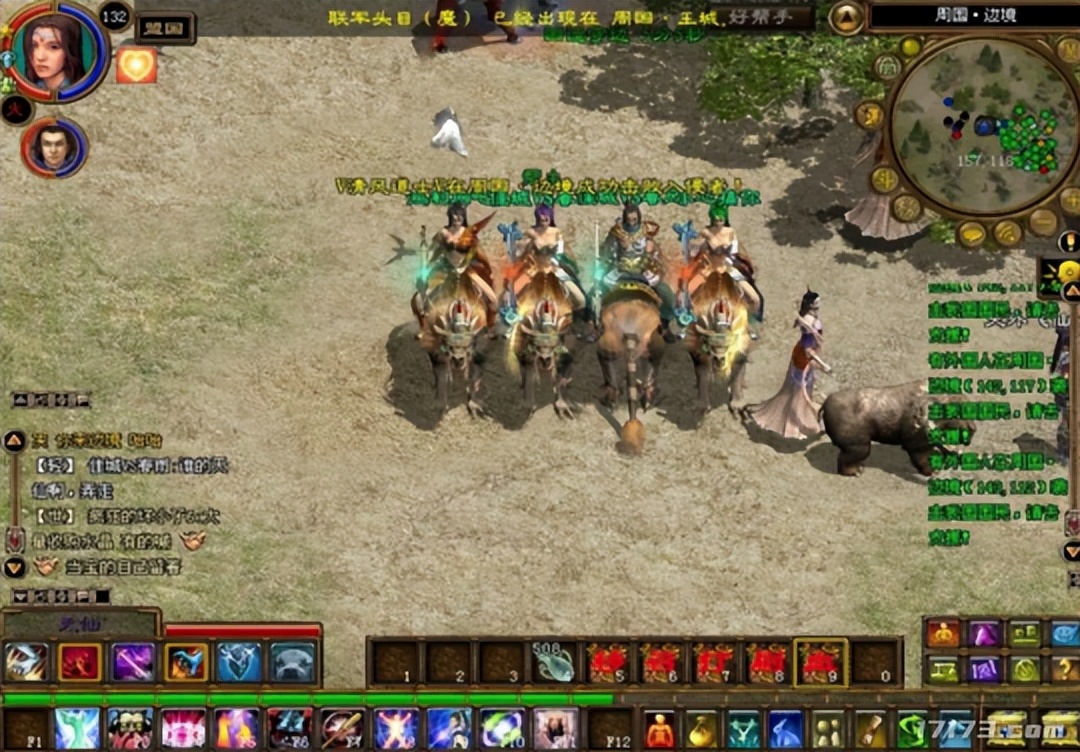Cast the pink explosion skill
The width and height of the screenshot is (1080, 752).
tap(183, 729)
